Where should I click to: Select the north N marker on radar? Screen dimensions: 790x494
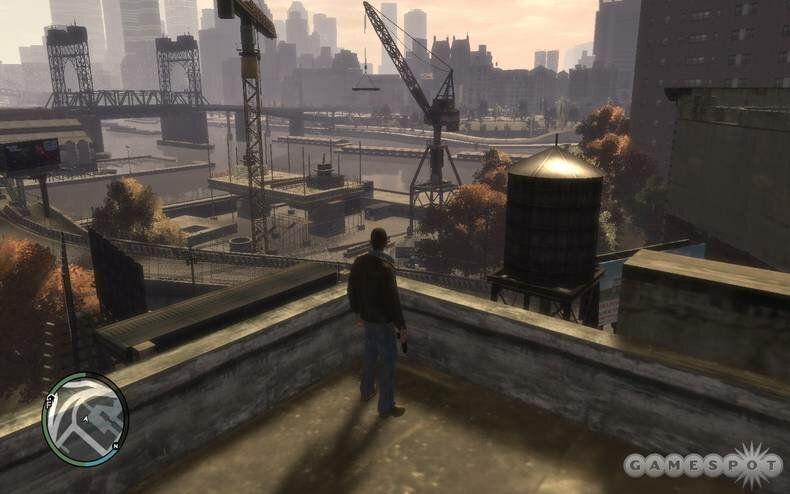click(116, 445)
